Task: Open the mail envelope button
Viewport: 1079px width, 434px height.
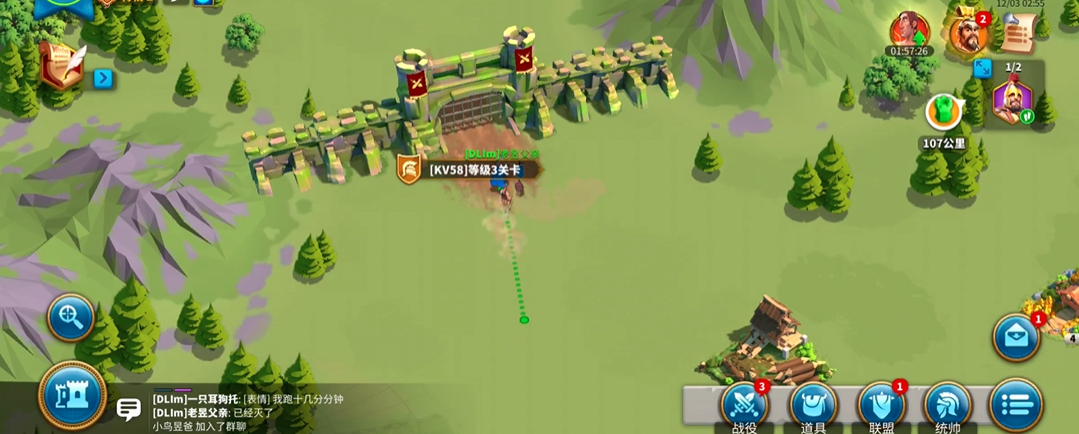Action: [1016, 337]
